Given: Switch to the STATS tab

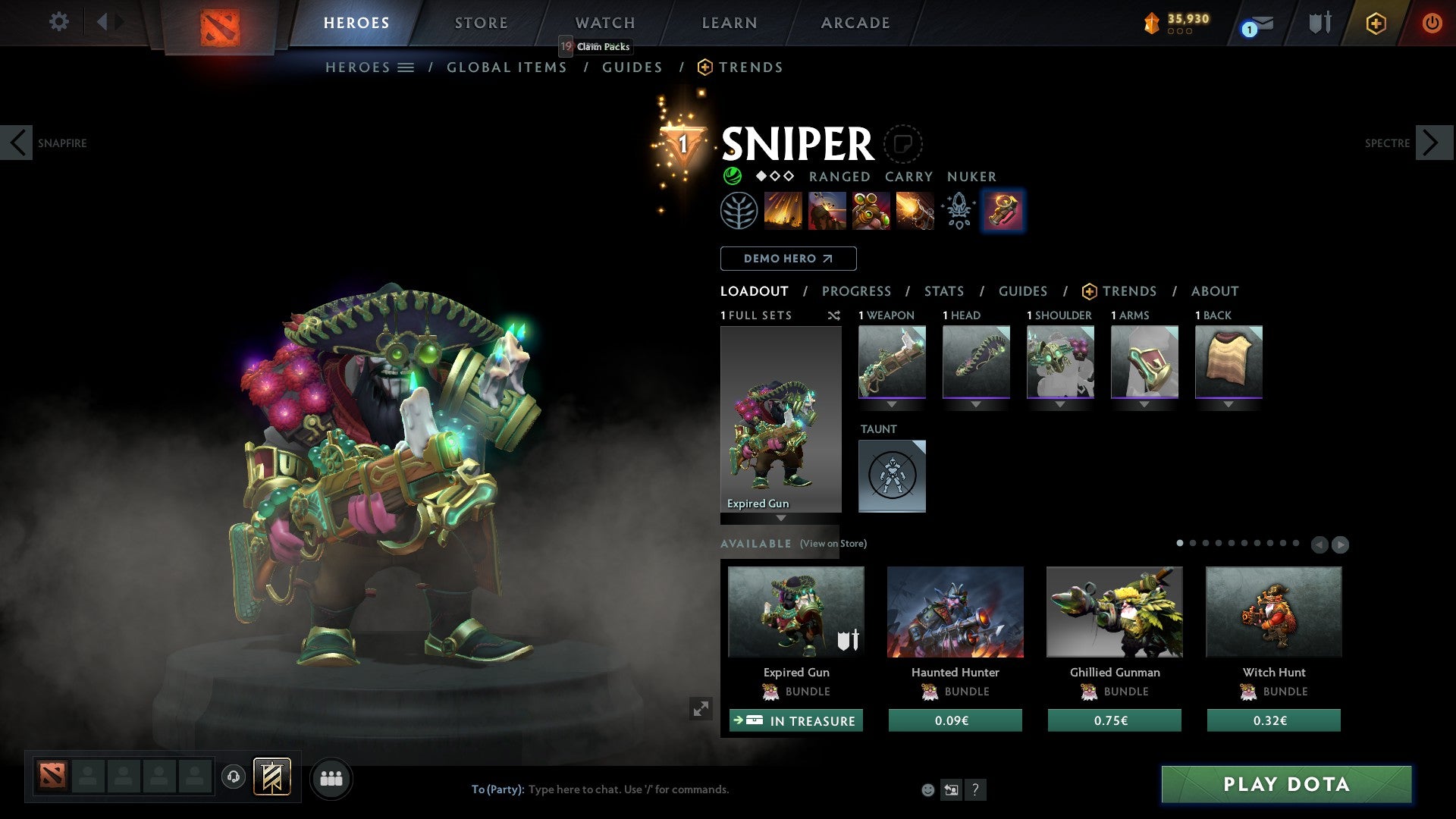Looking at the screenshot, I should coord(943,291).
